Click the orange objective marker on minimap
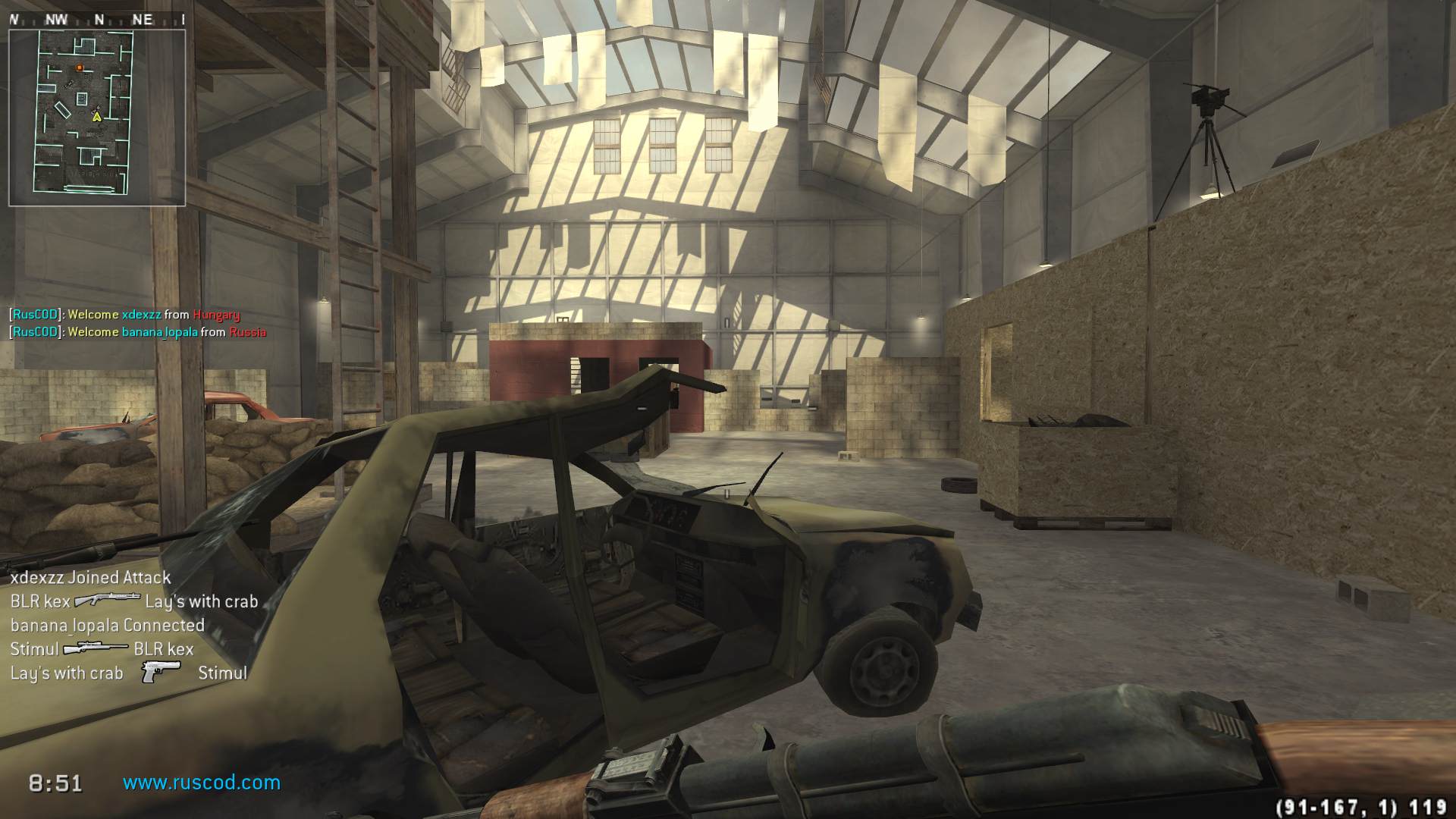Viewport: 1456px width, 819px height. pos(80,68)
